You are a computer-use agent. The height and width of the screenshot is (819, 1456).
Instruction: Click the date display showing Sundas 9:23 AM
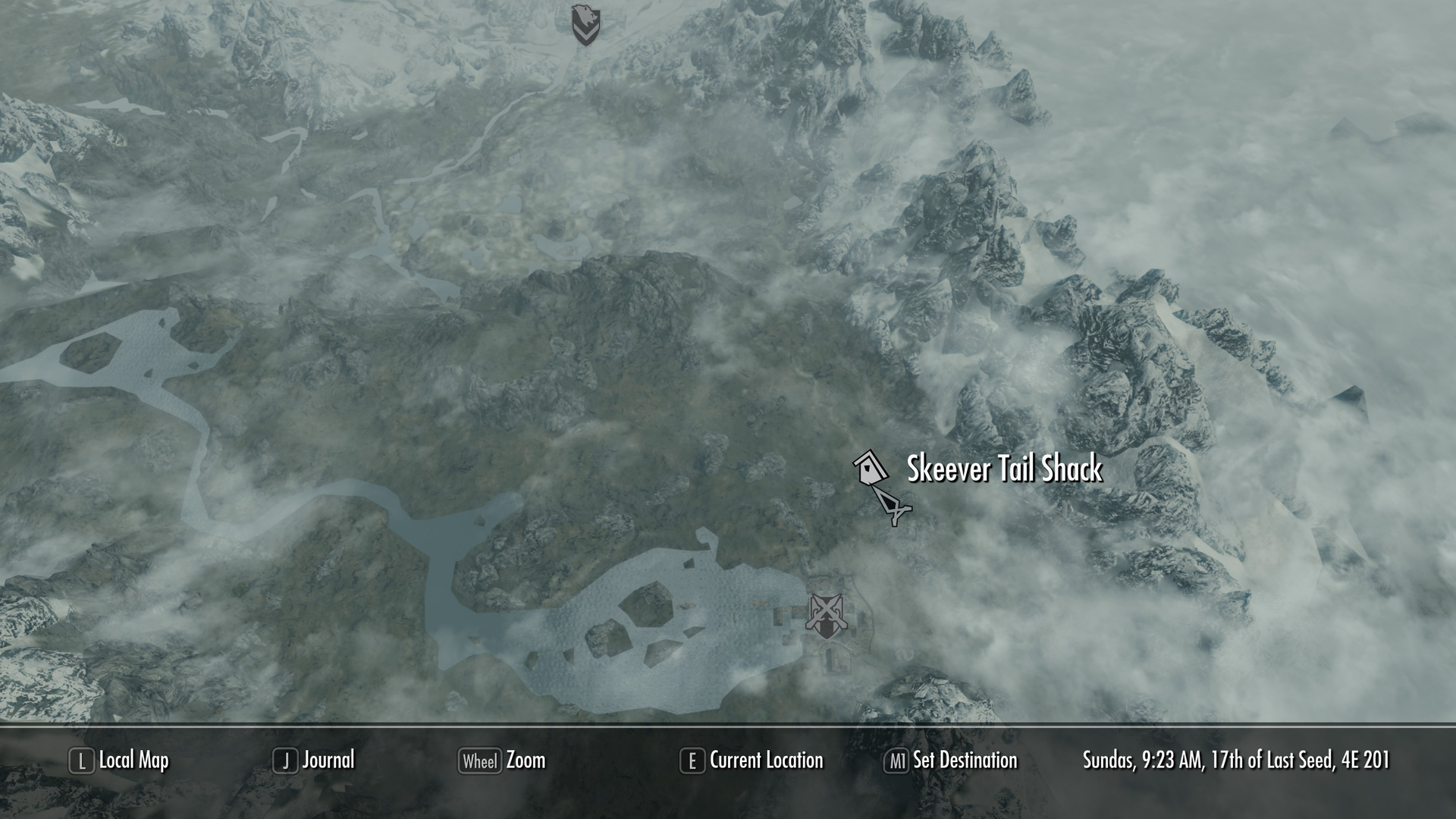[x=1236, y=761]
